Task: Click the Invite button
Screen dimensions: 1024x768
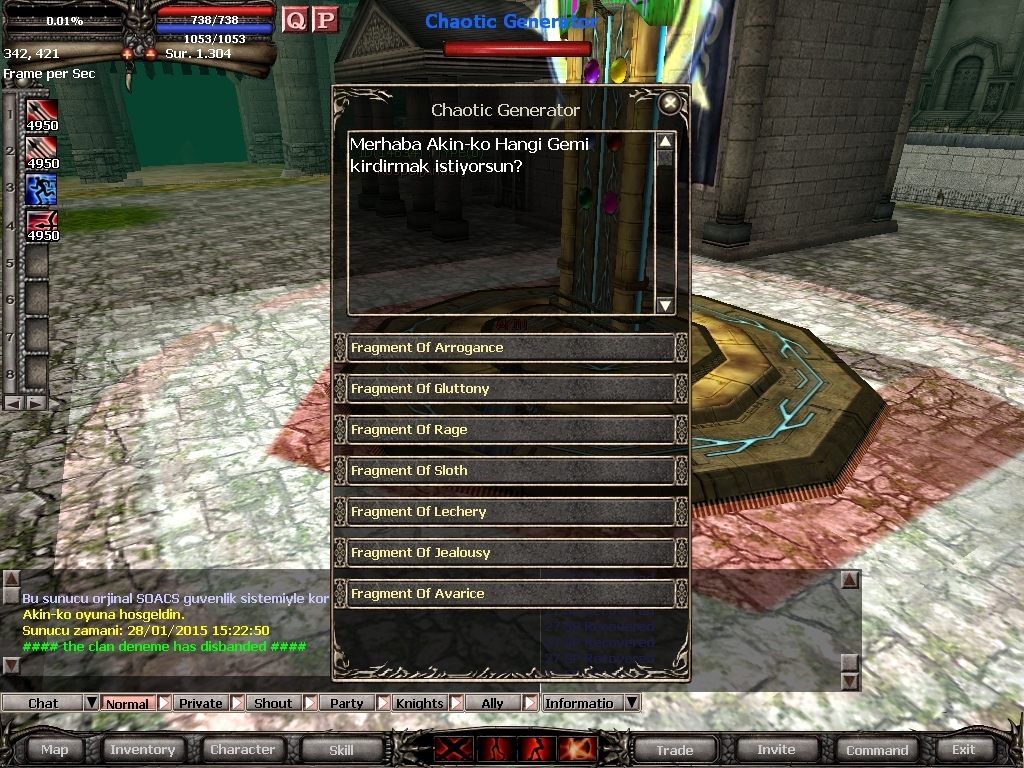Action: 776,749
